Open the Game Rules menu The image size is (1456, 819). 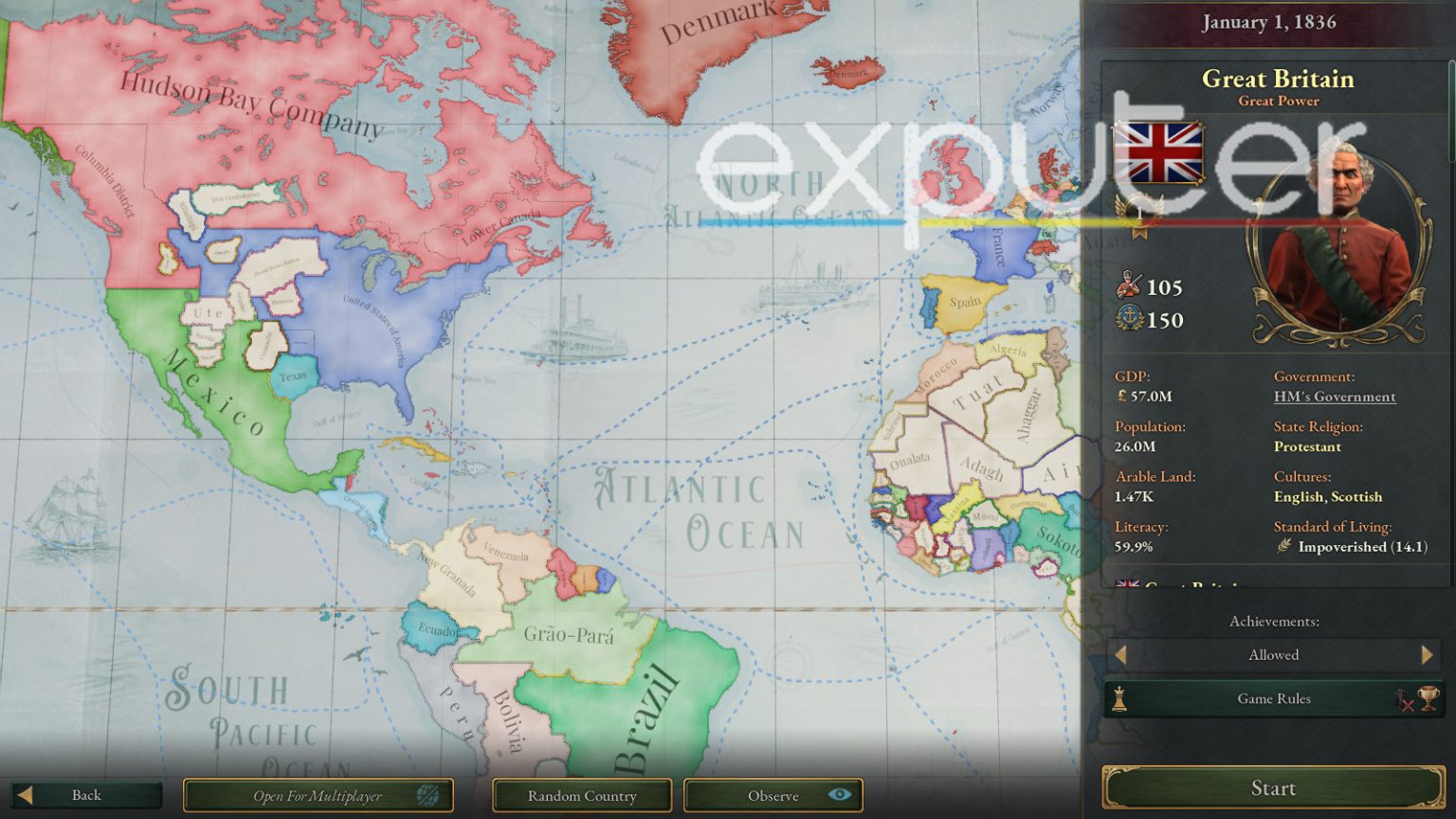click(x=1273, y=699)
